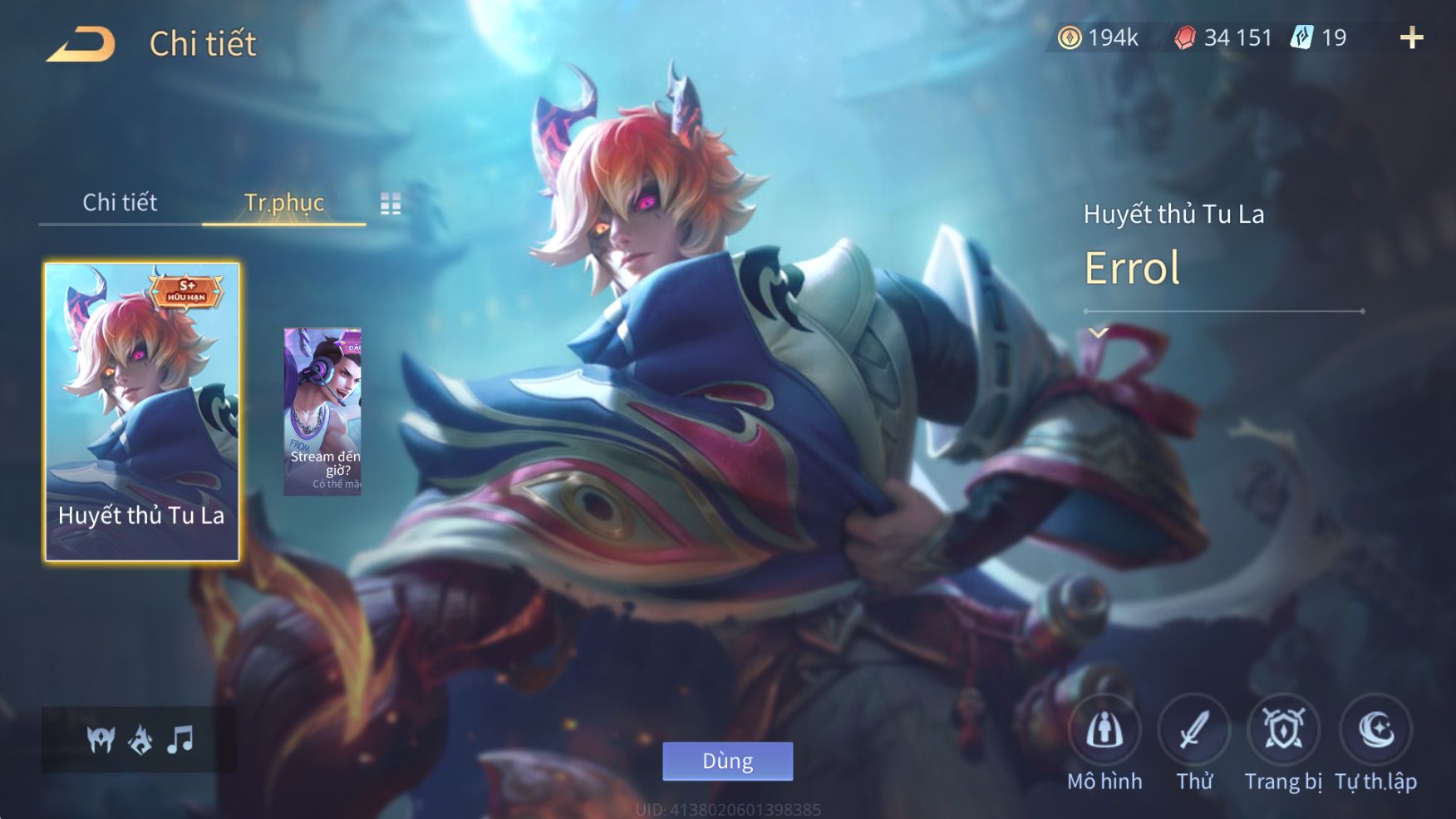Click the flame effect feature icon
1456x819 pixels.
point(140,739)
